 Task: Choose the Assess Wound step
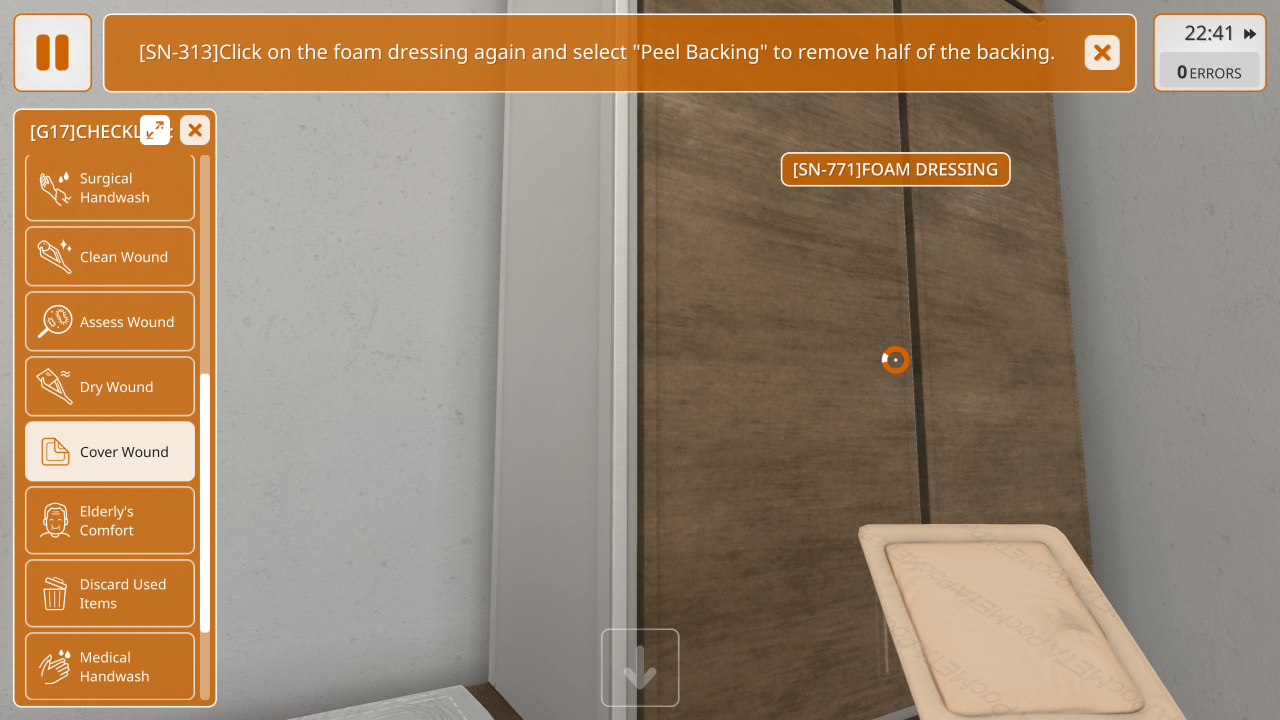coord(110,322)
